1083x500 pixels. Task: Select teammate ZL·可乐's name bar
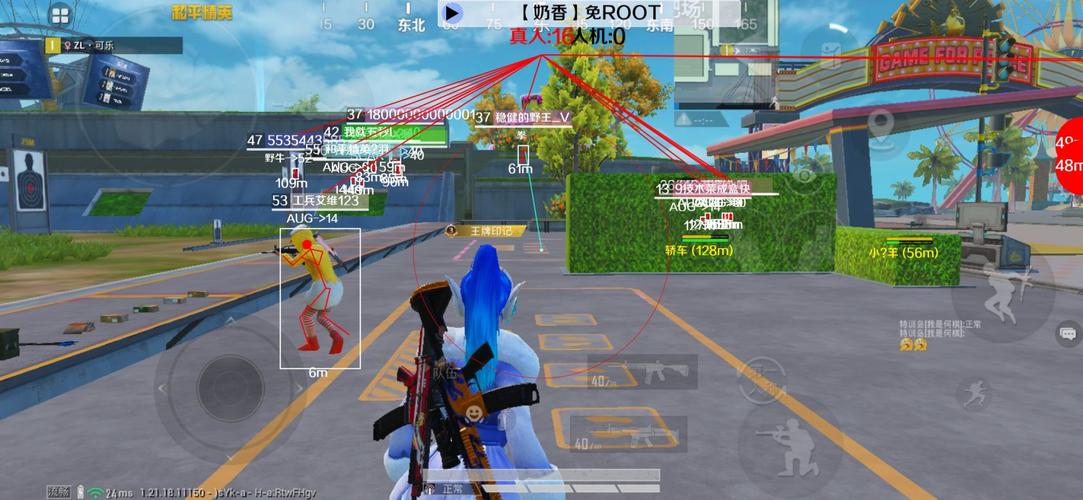click(x=112, y=45)
